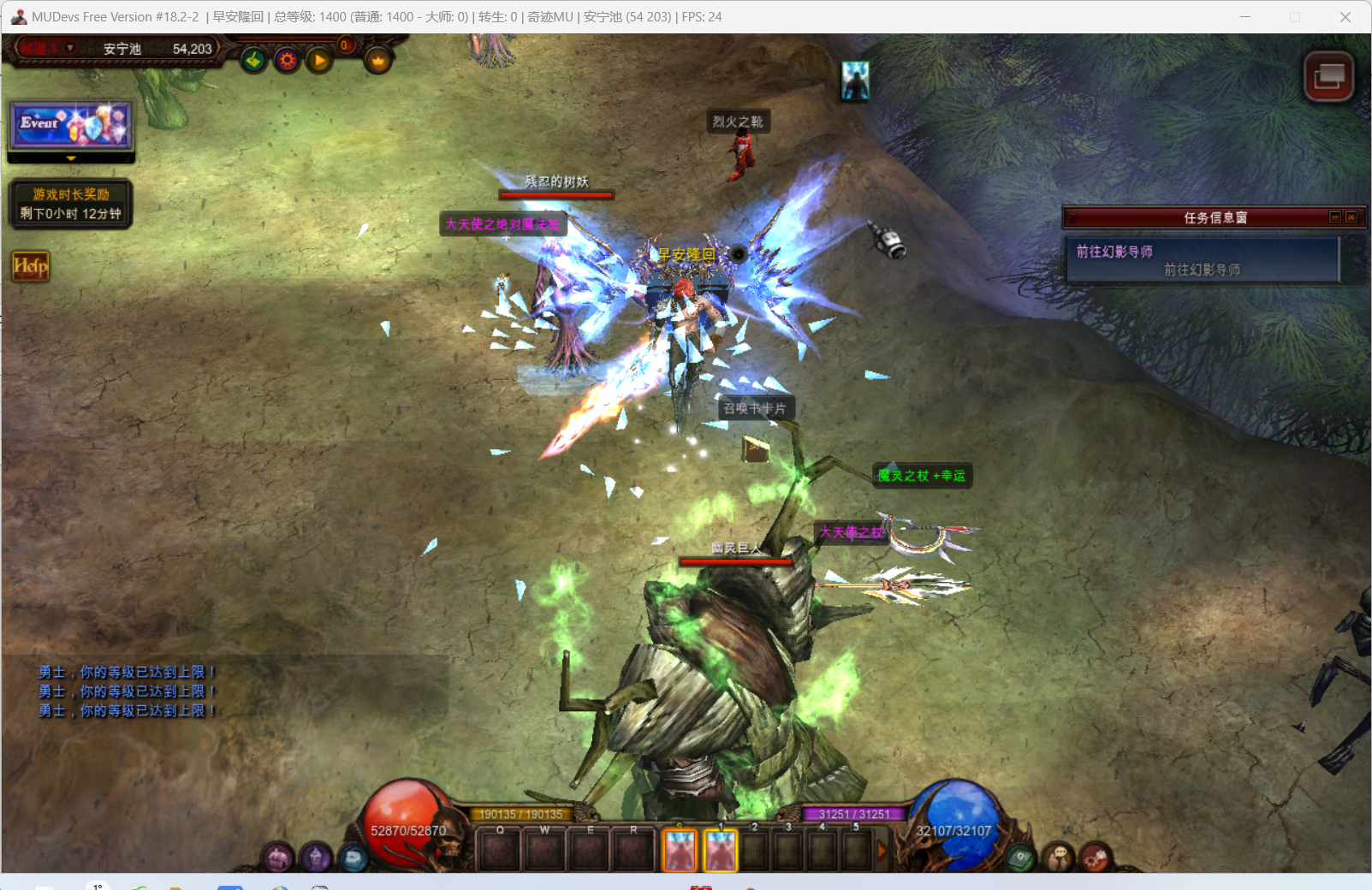This screenshot has height=890, width=1372.
Task: Open the orange crown icon
Action: tap(377, 60)
